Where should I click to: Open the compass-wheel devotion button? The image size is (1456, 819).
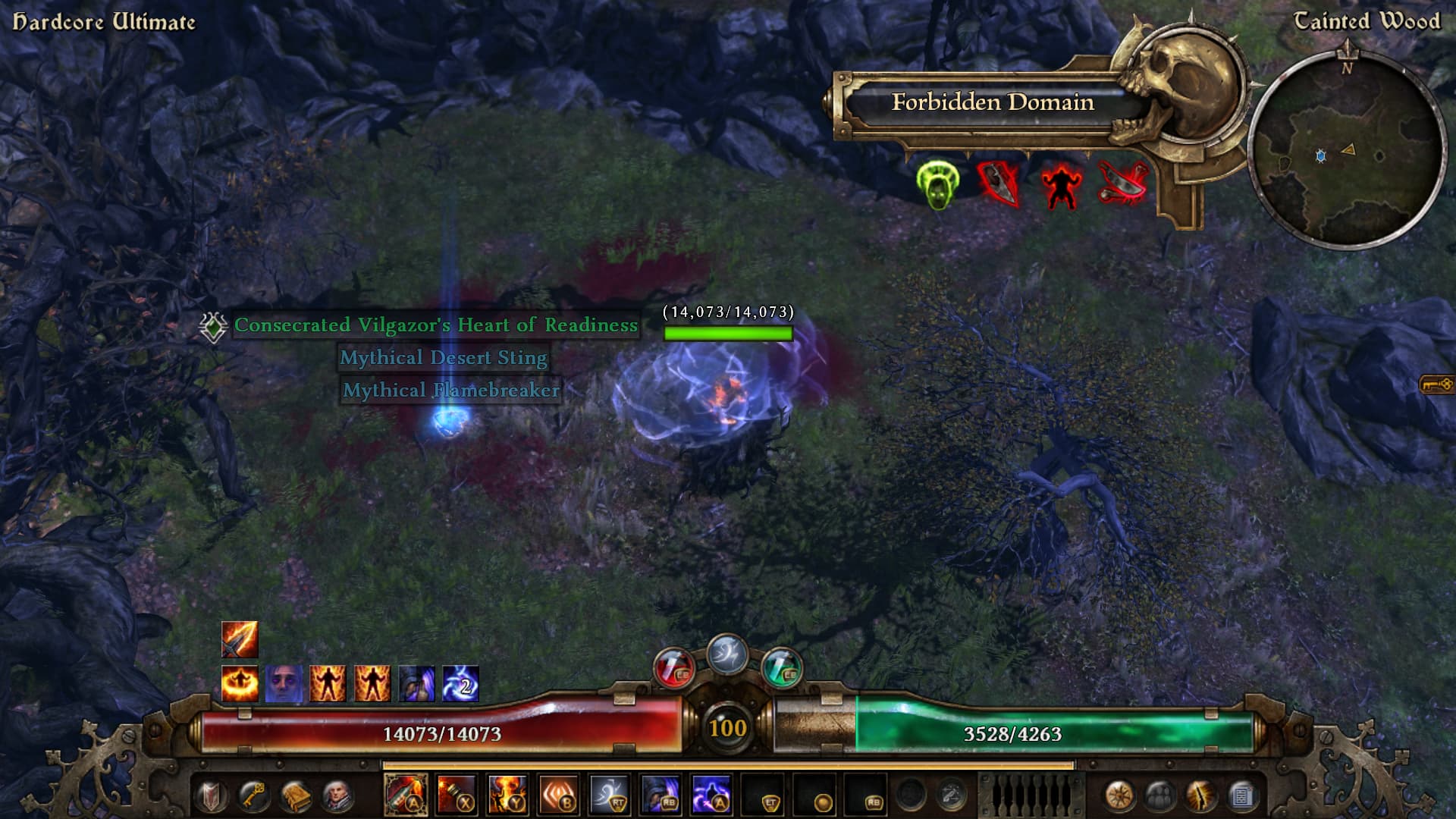1119,795
